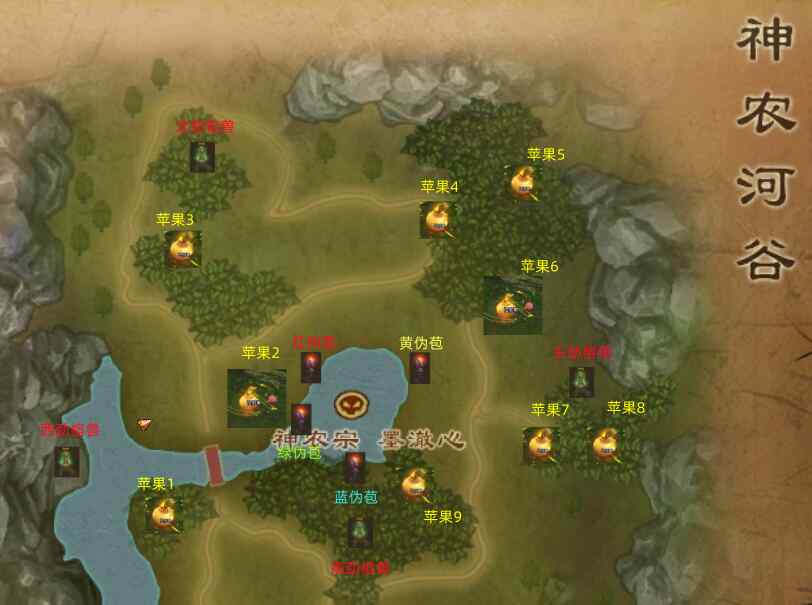Choose the 苹果8 apple marker
The height and width of the screenshot is (605, 812).
click(603, 443)
